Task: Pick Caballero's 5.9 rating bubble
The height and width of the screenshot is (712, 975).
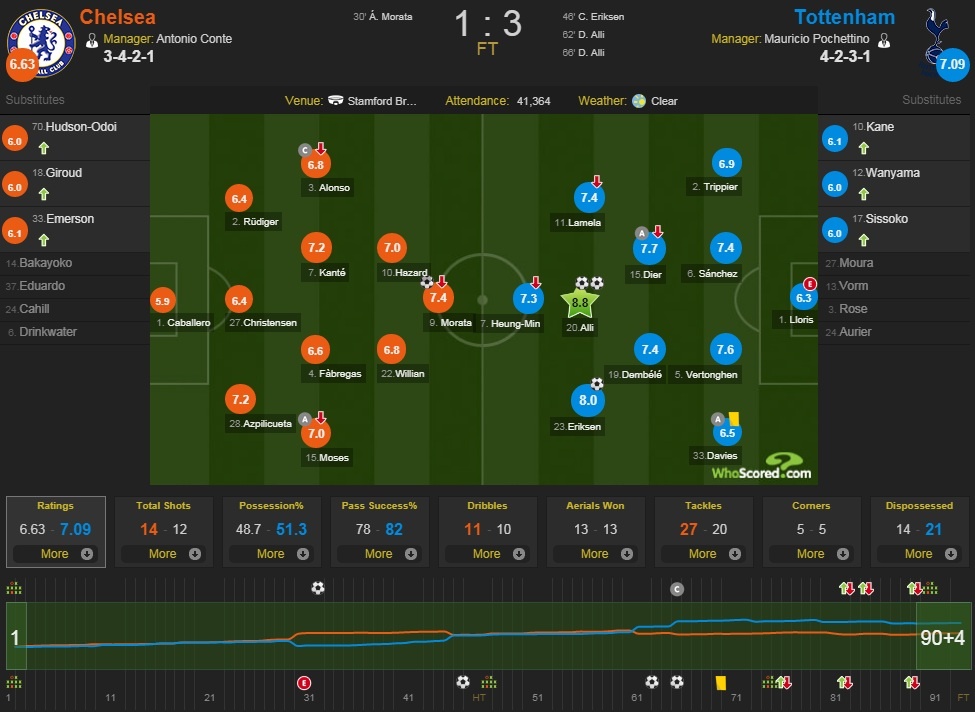Action: click(162, 300)
